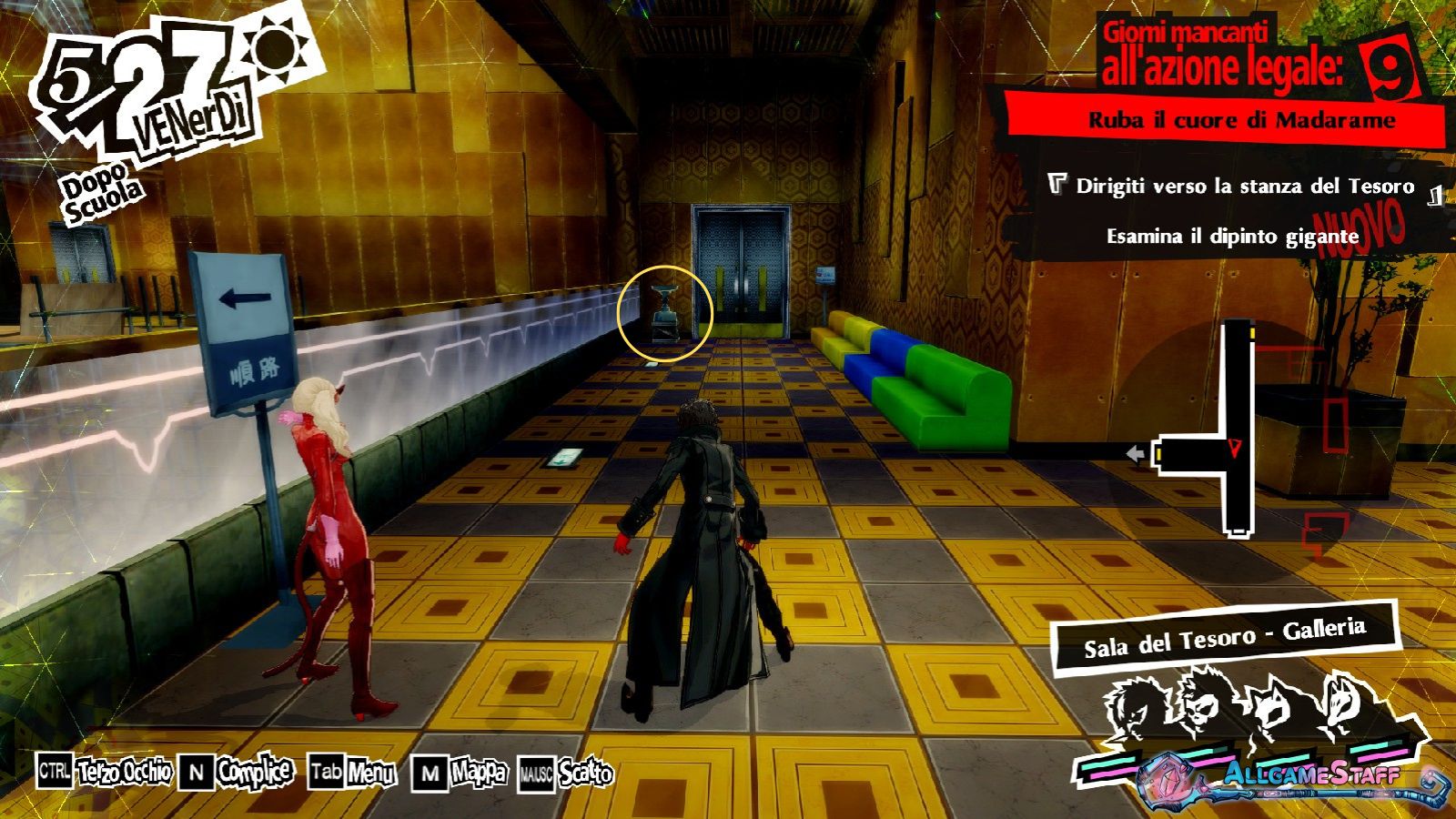
Task: Open the 'Dirigiti verso la stanza del Tesoro' objective
Action: pos(1244,187)
